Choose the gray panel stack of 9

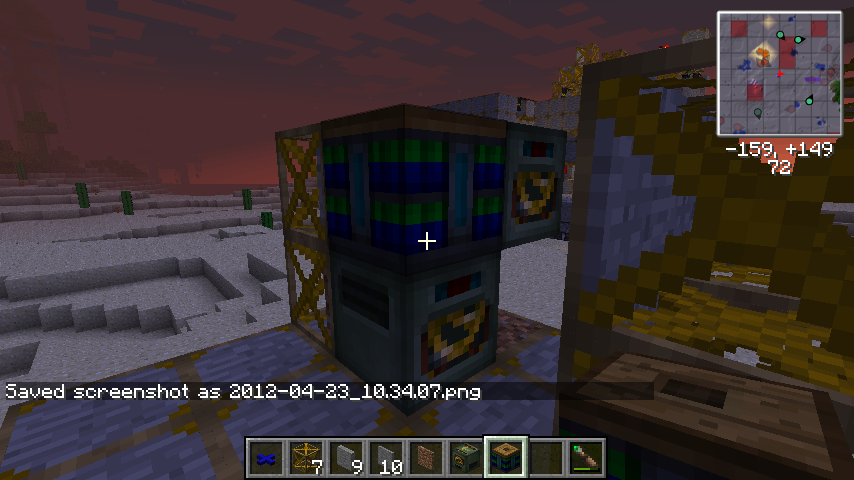(x=346, y=457)
